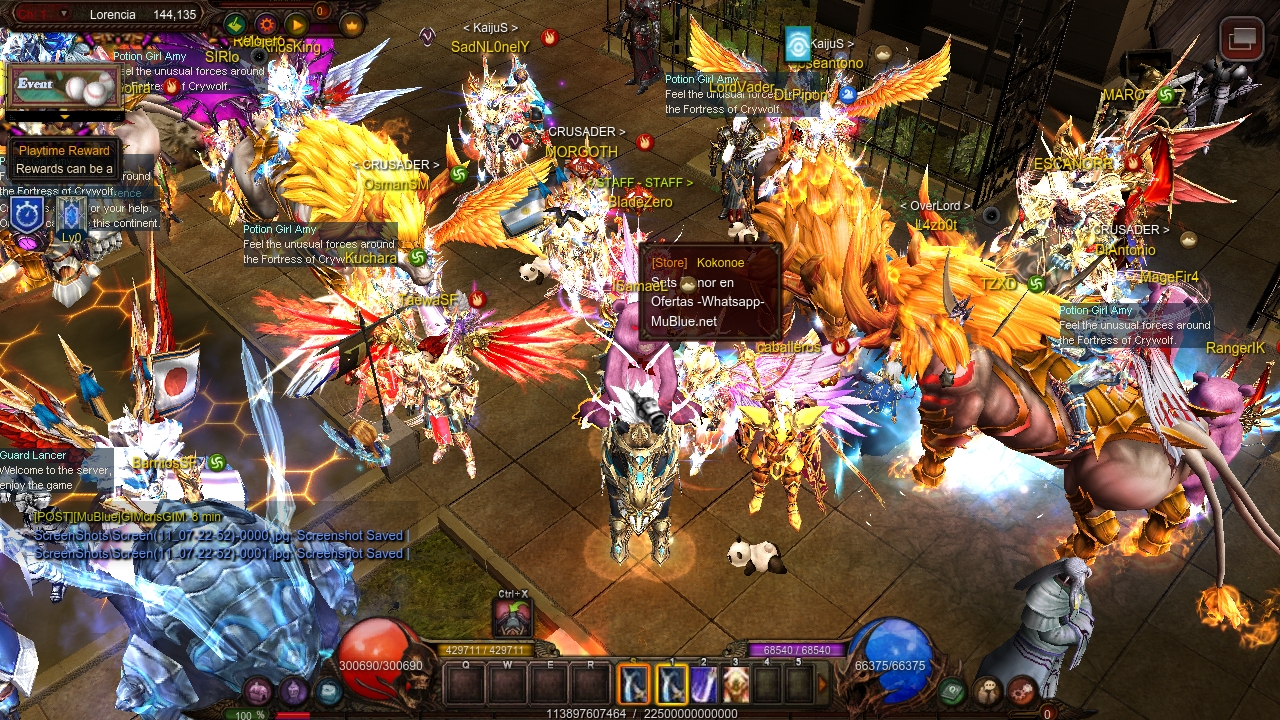Click the green broom icon
Image resolution: width=1280 pixels, height=720 pixels.
235,24
